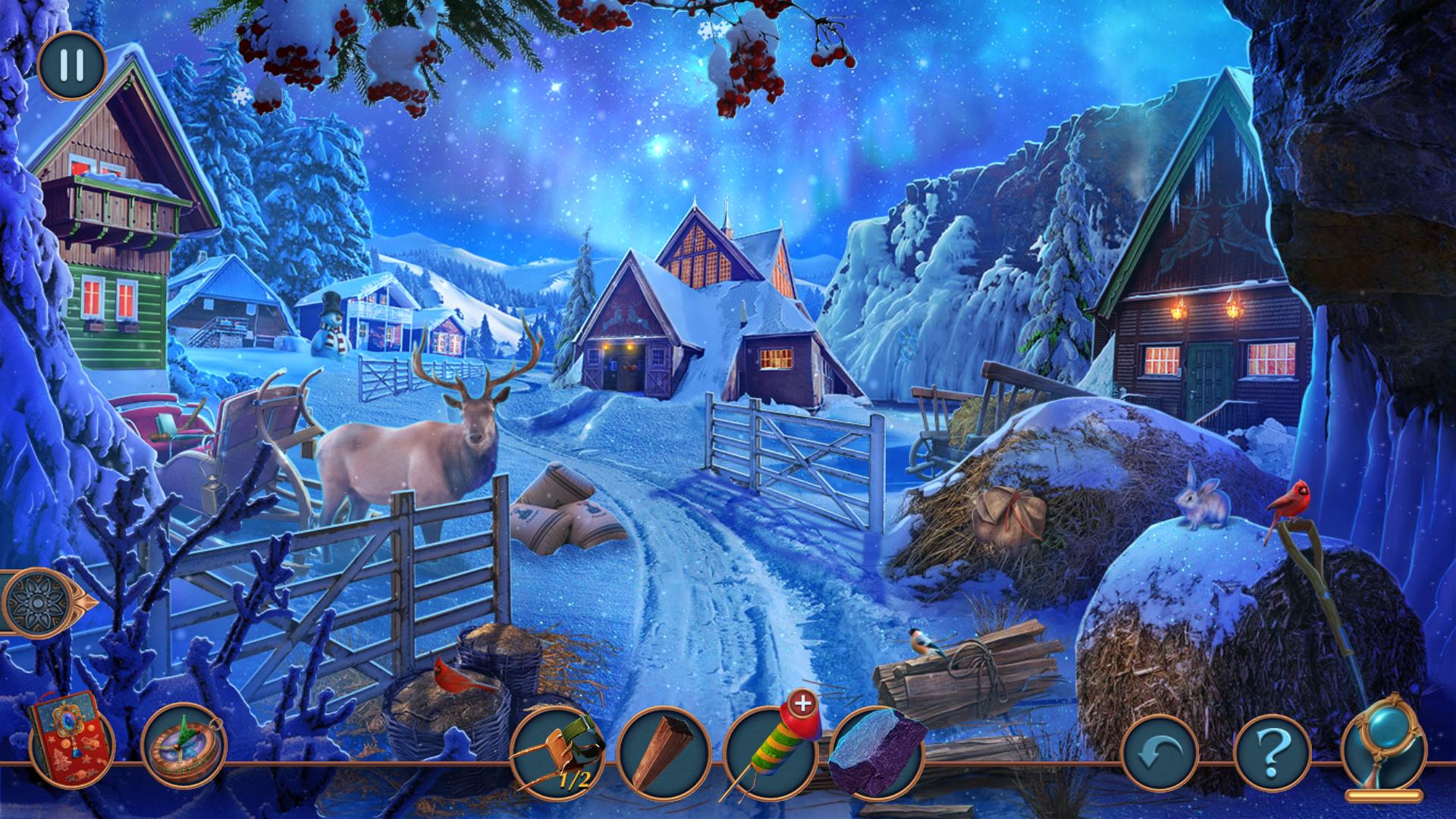The width and height of the screenshot is (1456, 819).
Task: Expand the ornate medallion side tab
Action: (x=44, y=603)
